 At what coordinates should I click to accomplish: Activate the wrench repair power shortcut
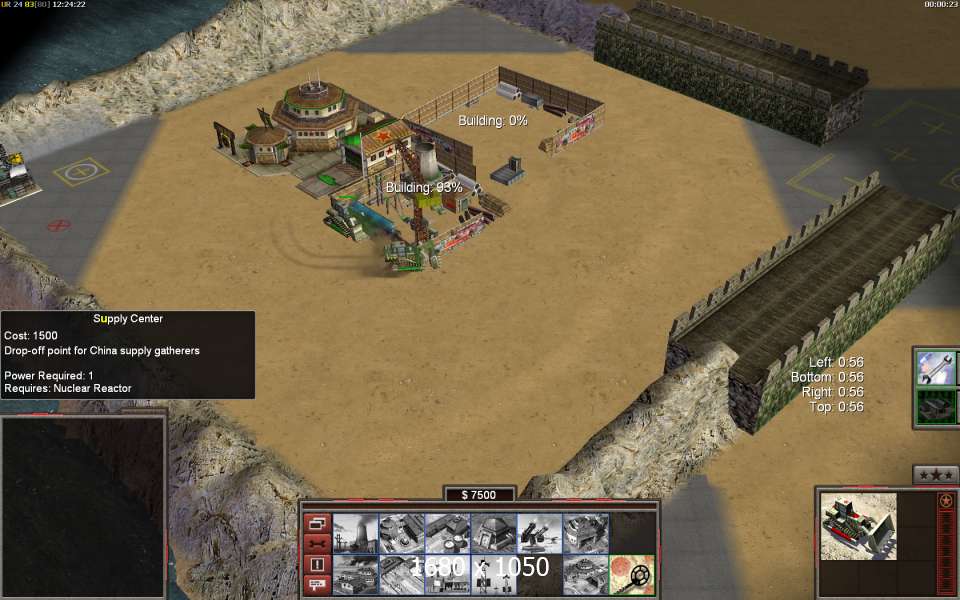click(935, 368)
